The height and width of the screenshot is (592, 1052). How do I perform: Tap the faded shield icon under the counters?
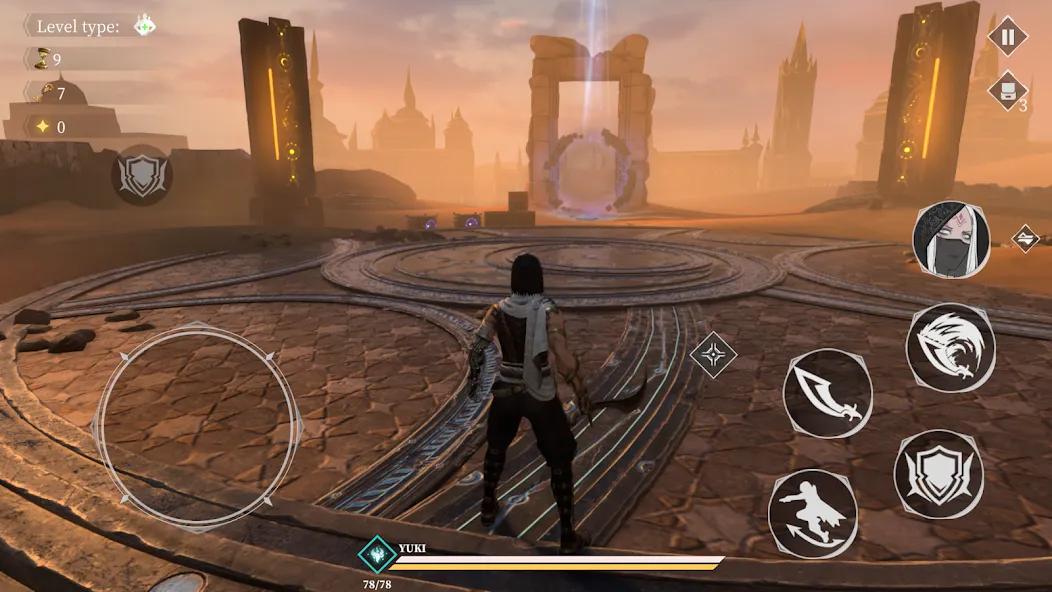tap(141, 175)
